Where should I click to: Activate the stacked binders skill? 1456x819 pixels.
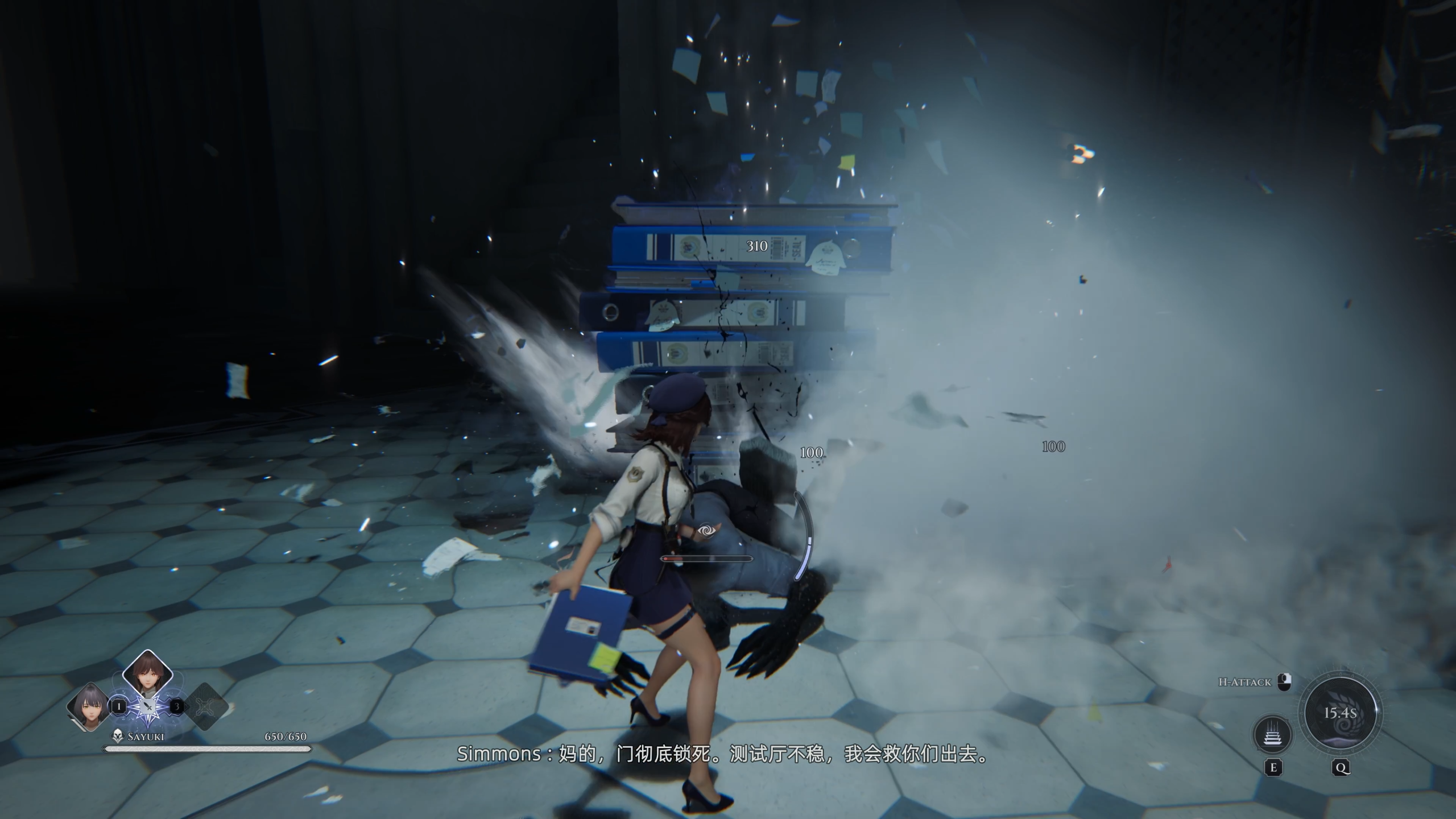(1273, 734)
